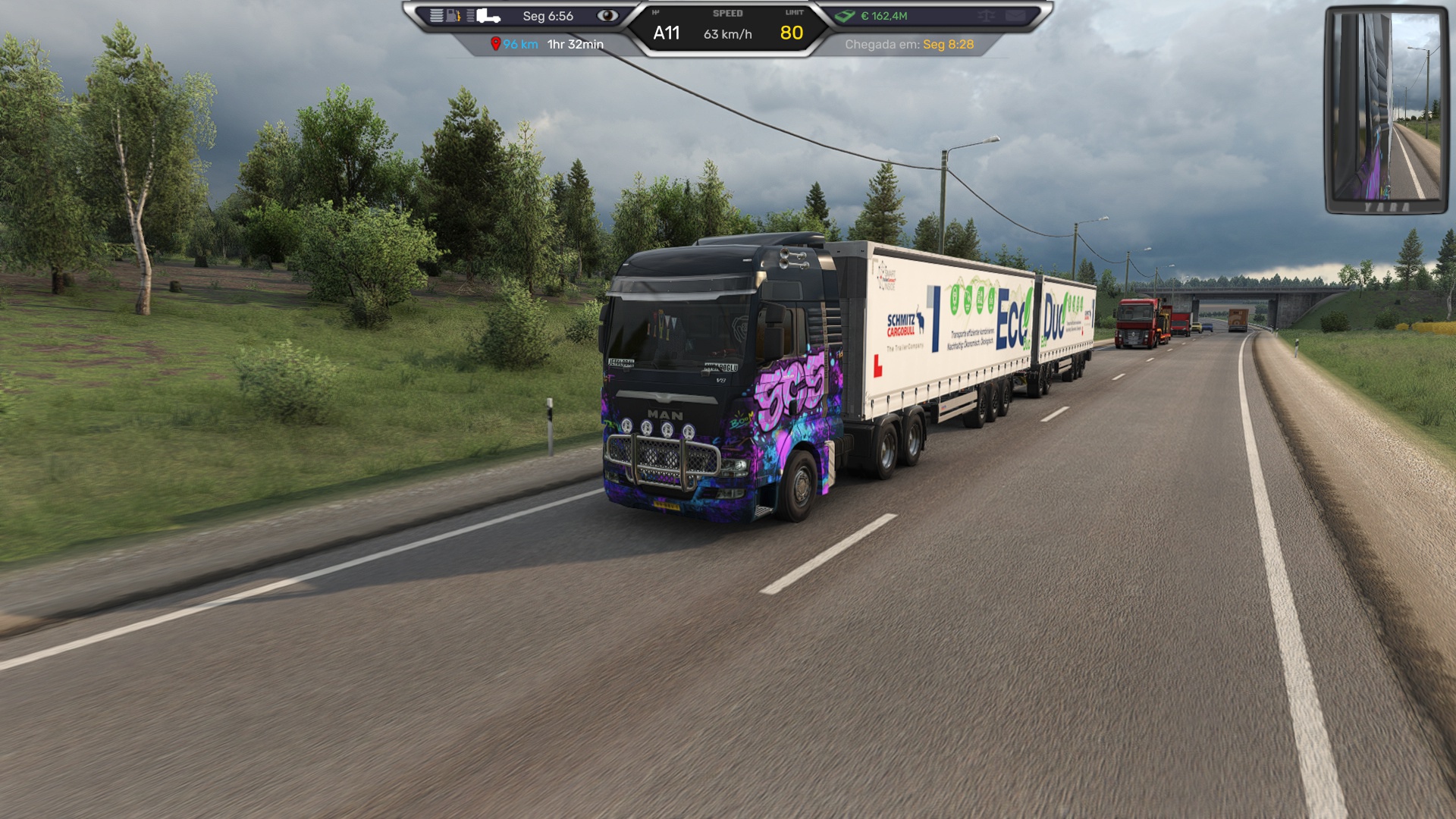Select the white truck status icon
The width and height of the screenshot is (1456, 819).
point(489,16)
